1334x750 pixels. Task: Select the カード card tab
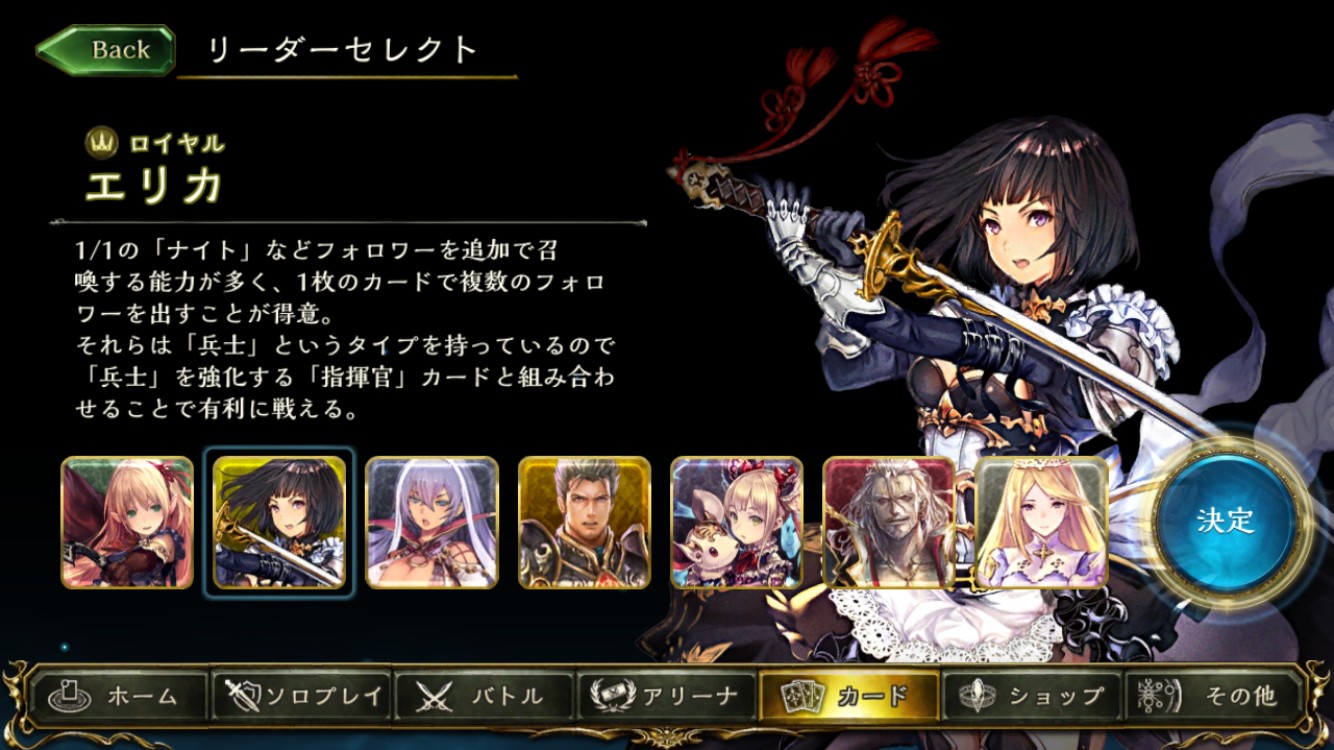849,696
